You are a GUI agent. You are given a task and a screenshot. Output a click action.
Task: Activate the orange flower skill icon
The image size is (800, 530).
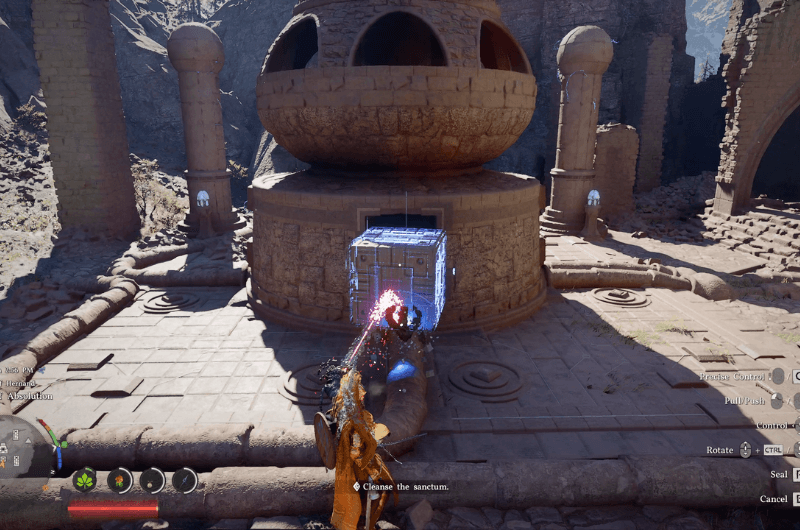(120, 480)
